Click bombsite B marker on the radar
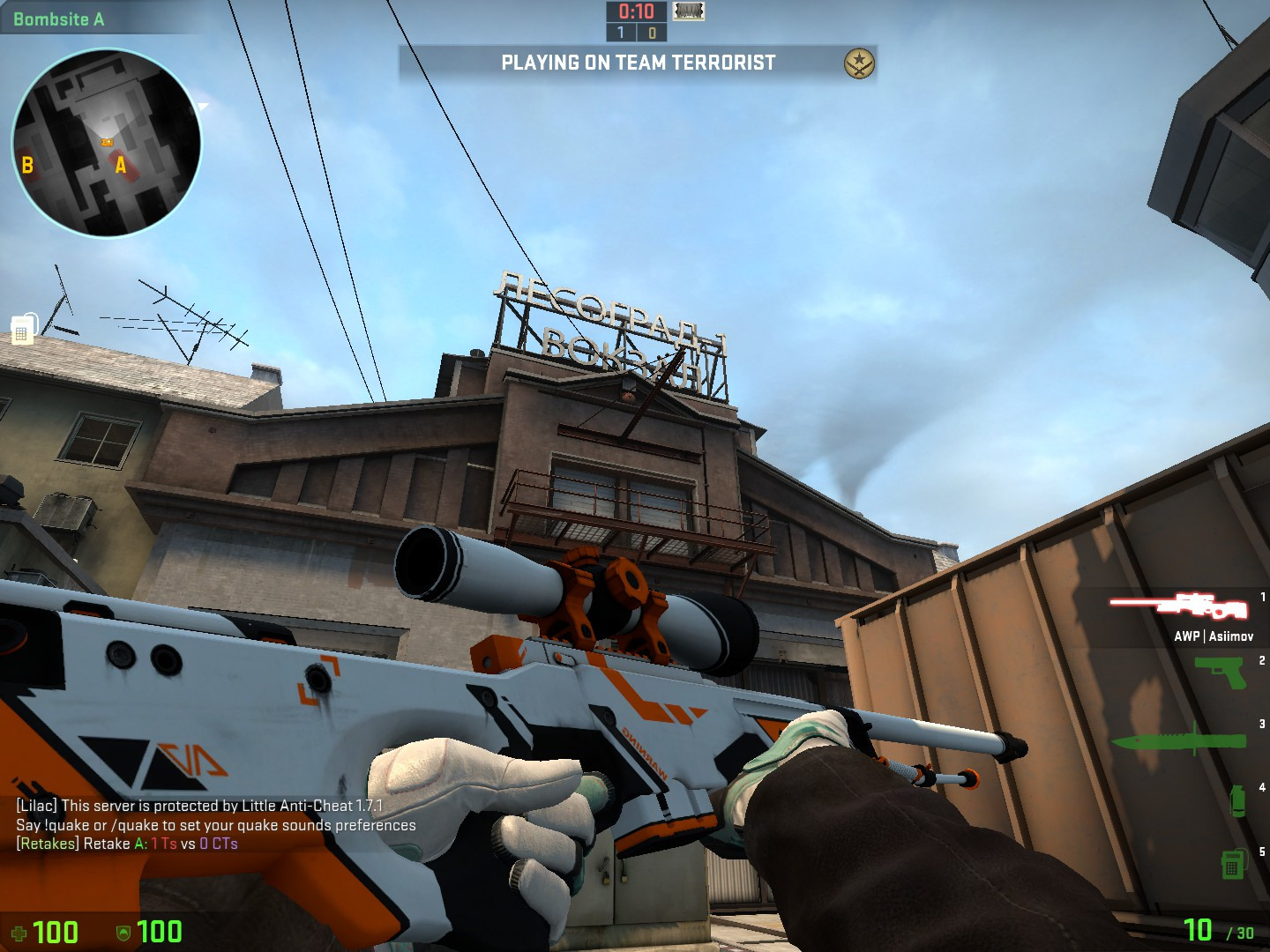The image size is (1270, 952). [27, 165]
